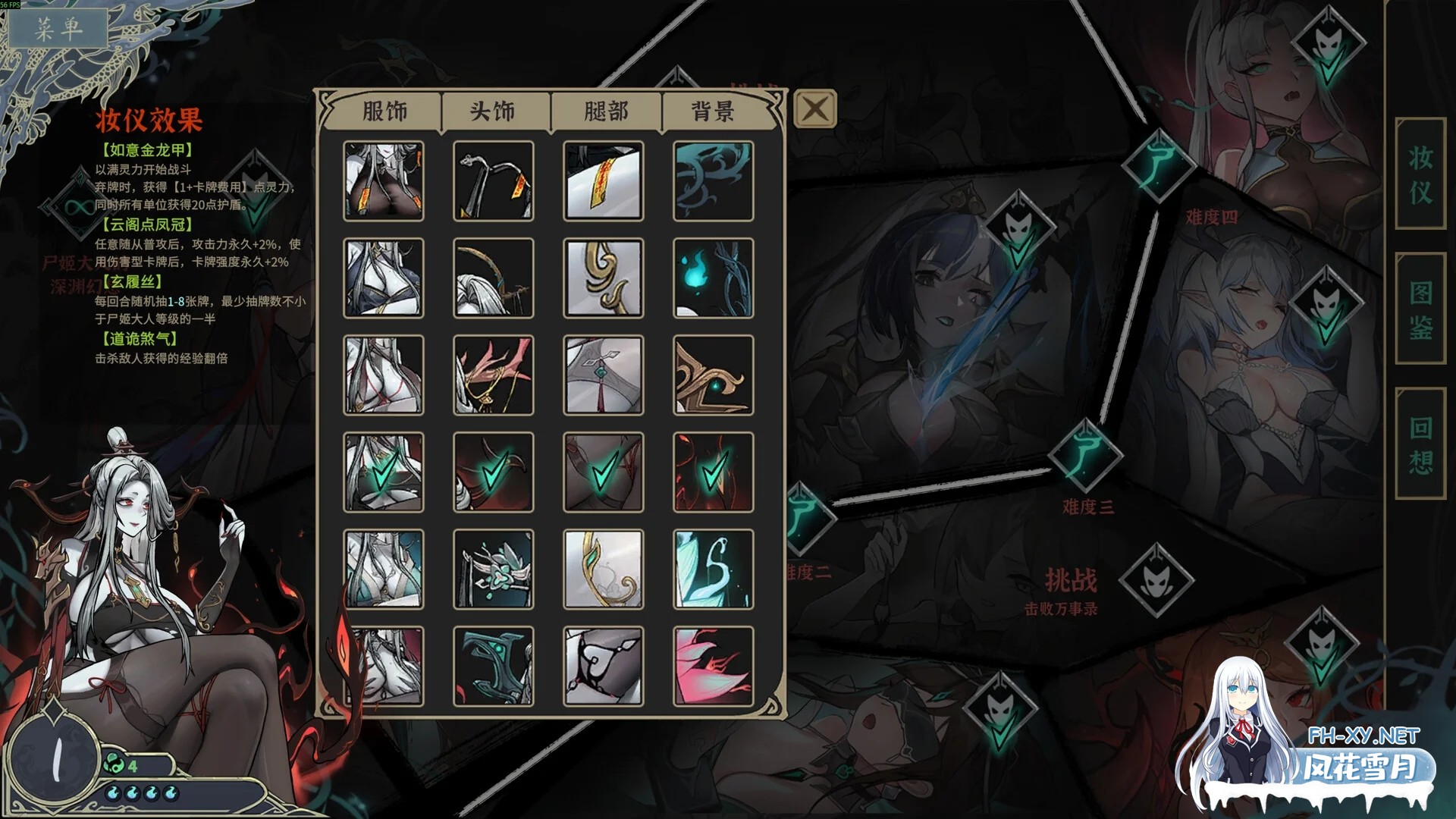This screenshot has height=819, width=1456.
Task: Toggle the checked headwear in 头饰 column
Action: pos(493,470)
